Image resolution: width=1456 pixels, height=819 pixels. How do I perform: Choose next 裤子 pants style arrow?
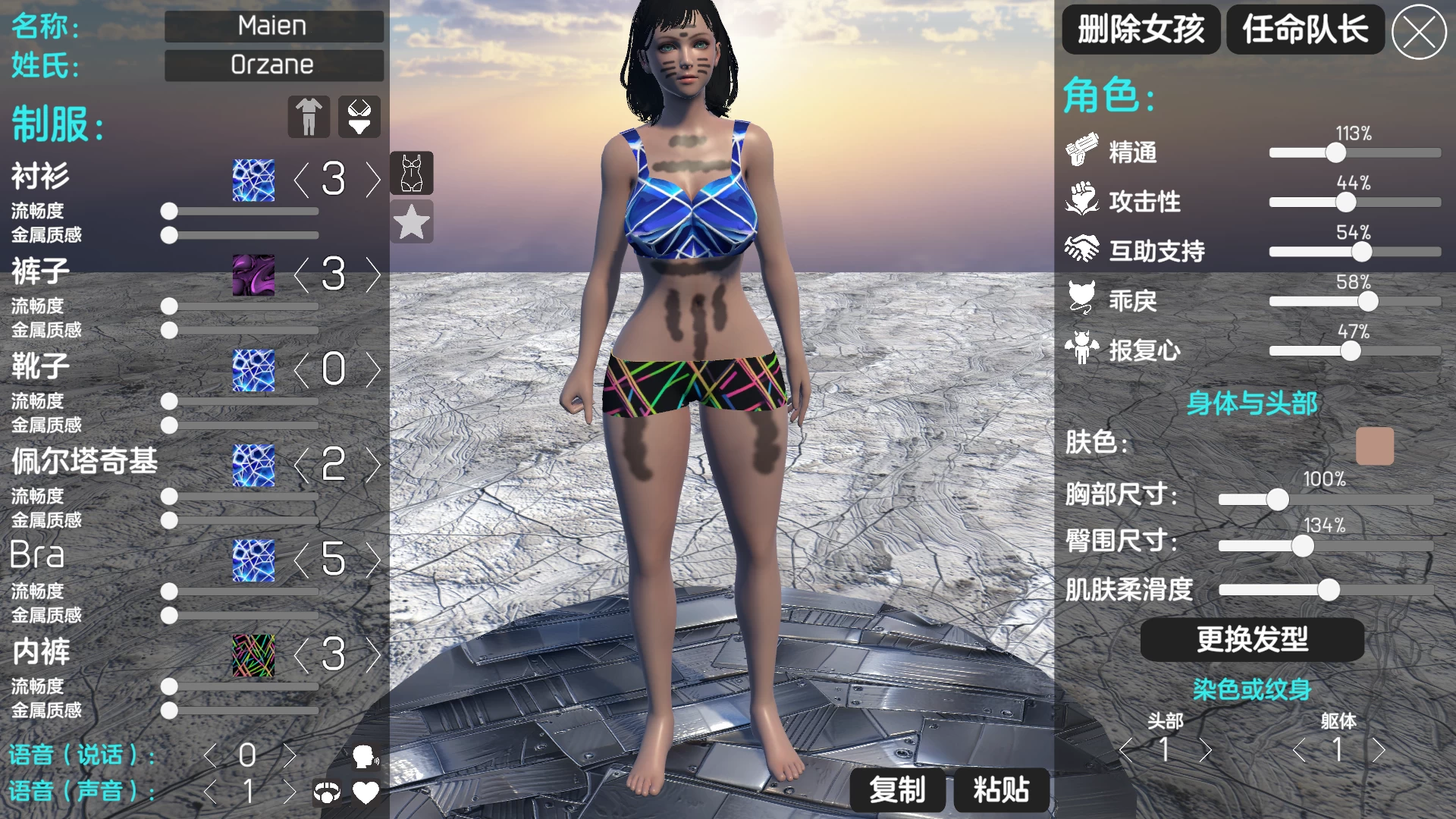tap(373, 275)
